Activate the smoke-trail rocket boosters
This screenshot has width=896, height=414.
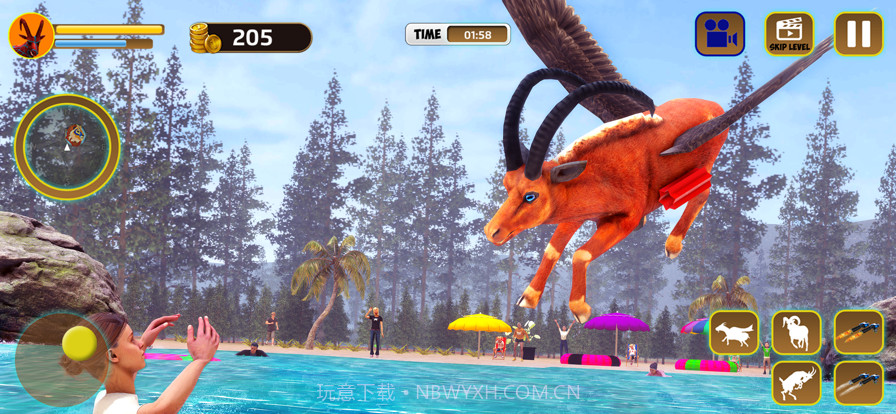tap(858, 383)
